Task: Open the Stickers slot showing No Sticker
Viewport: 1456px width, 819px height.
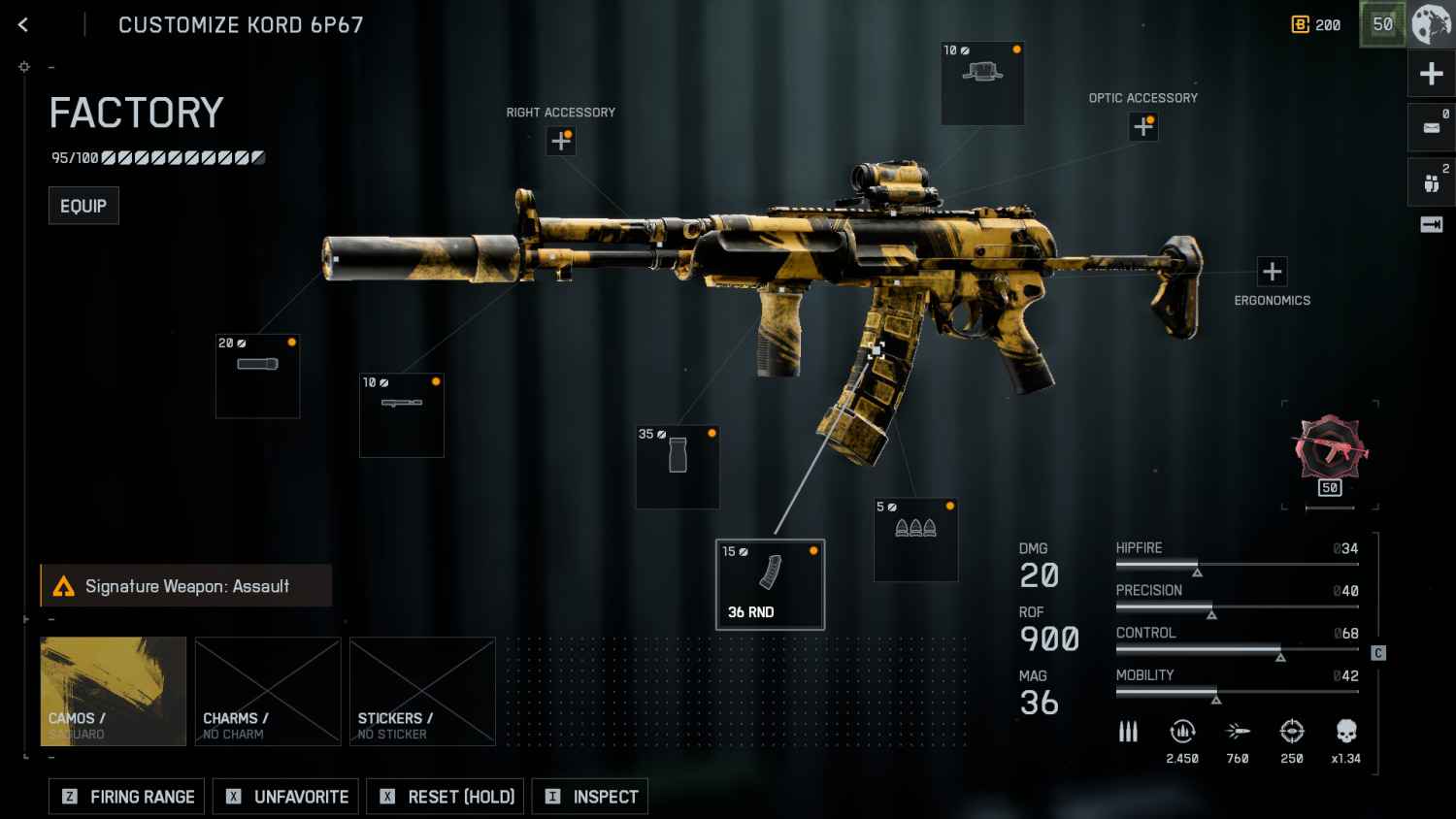Action: pyautogui.click(x=422, y=691)
